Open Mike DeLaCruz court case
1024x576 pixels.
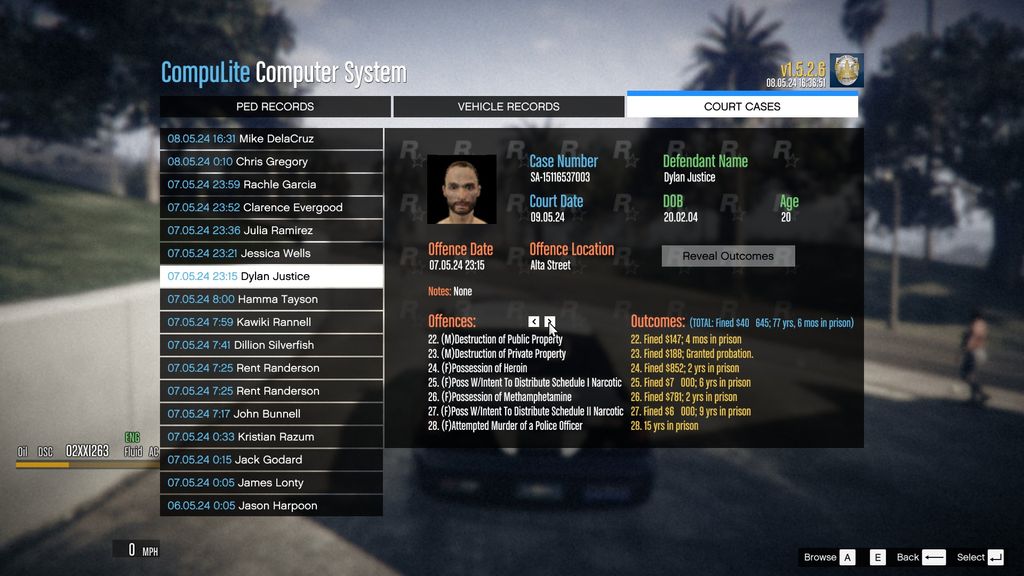click(x=271, y=139)
